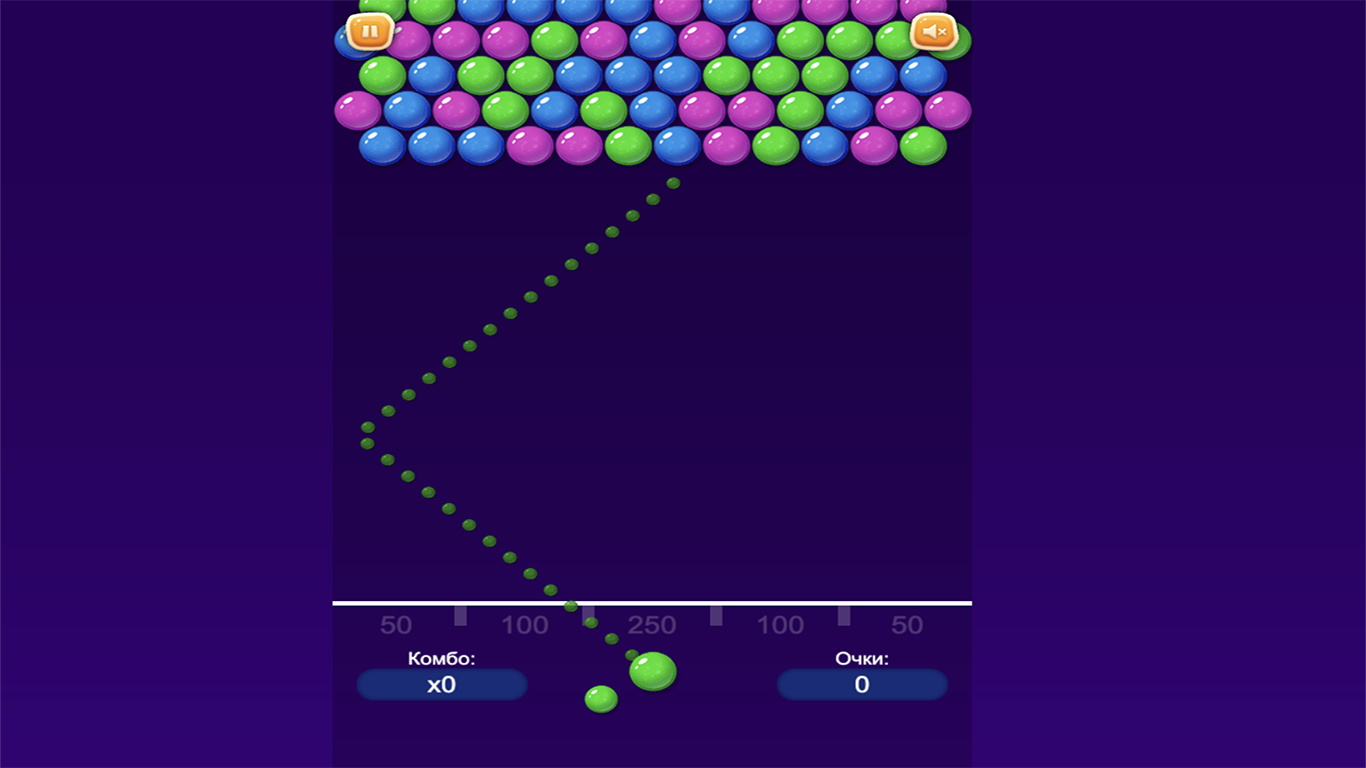Select the Комбо label above the counter
The image size is (1366, 768).
[x=441, y=658]
